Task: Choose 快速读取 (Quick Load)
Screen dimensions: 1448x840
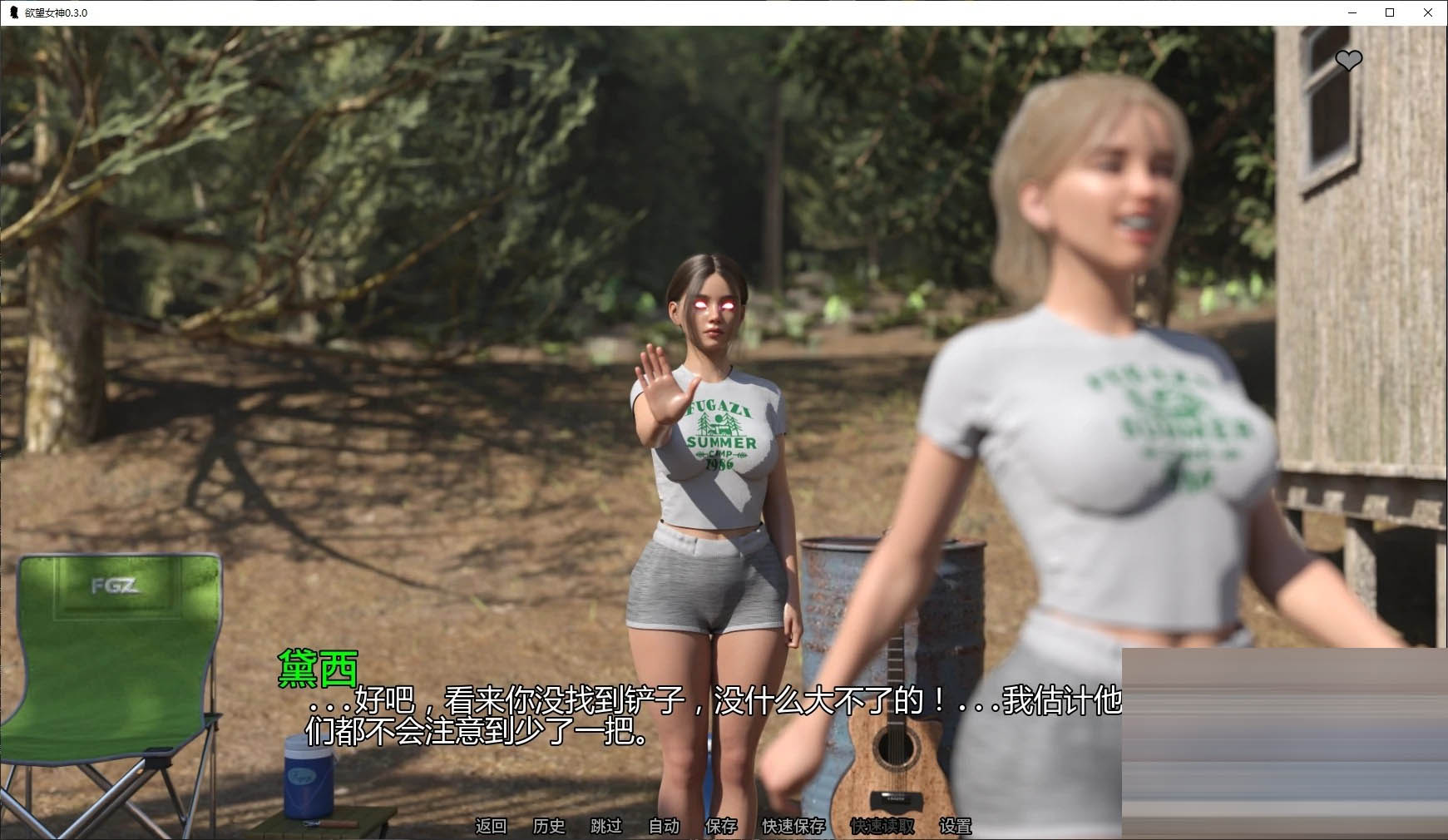Action: tap(882, 826)
